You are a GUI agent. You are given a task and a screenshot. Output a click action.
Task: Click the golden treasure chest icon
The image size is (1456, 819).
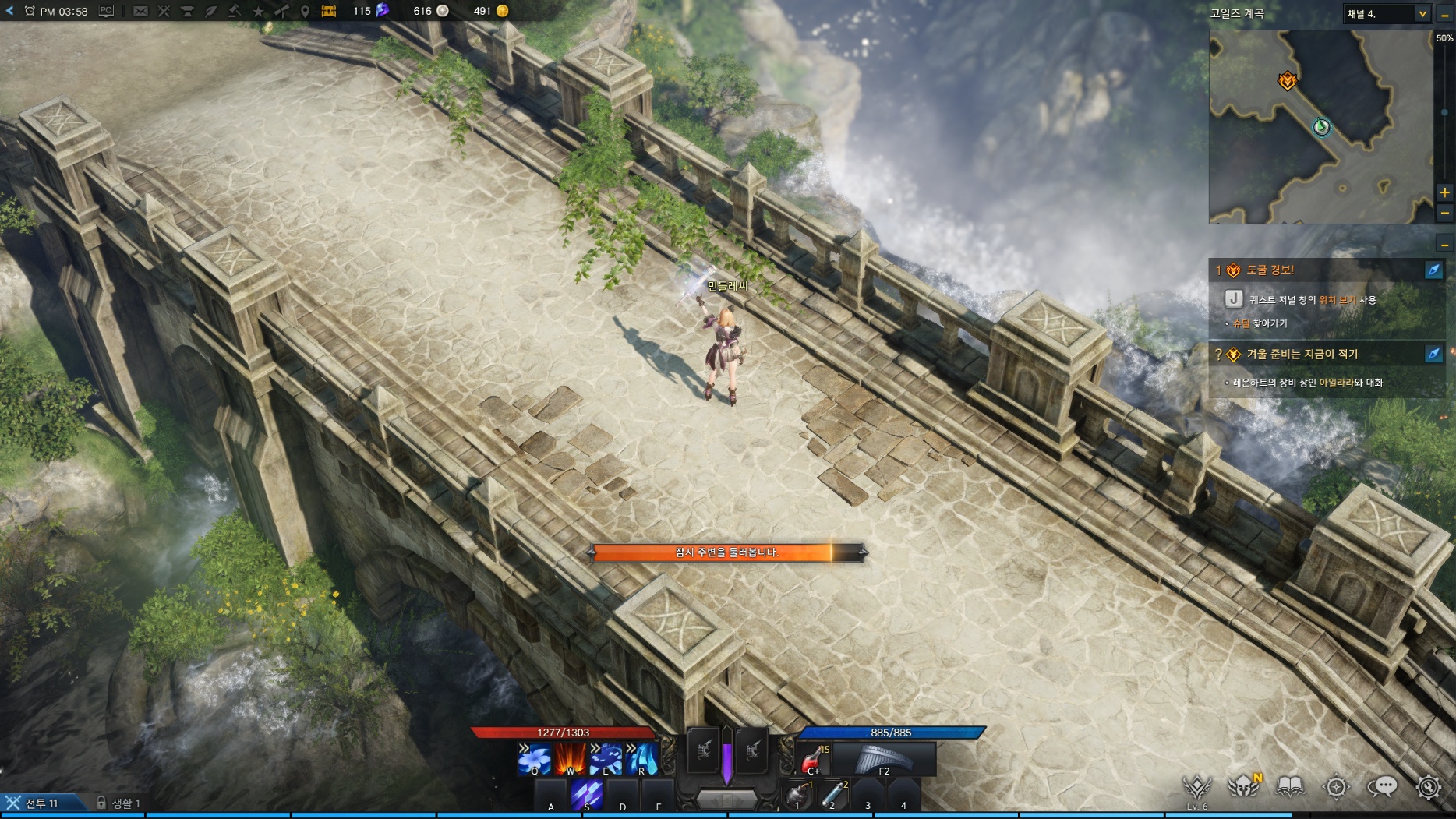[x=329, y=11]
